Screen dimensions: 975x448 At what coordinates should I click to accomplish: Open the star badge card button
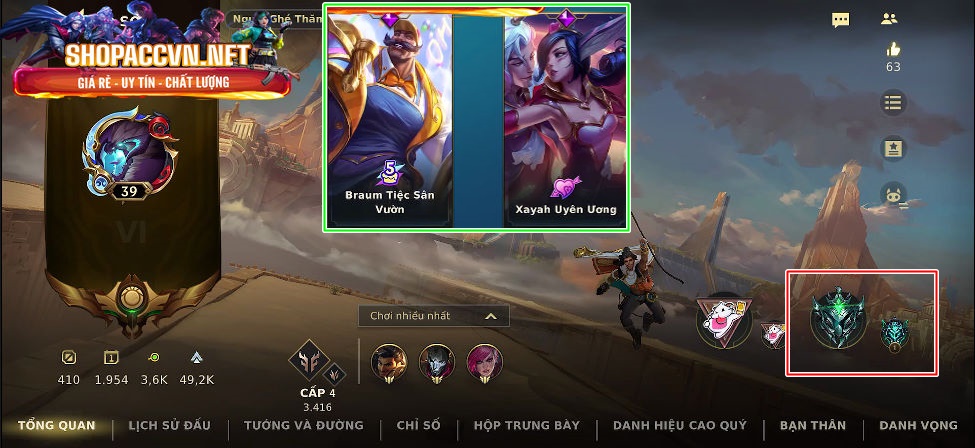pos(893,149)
